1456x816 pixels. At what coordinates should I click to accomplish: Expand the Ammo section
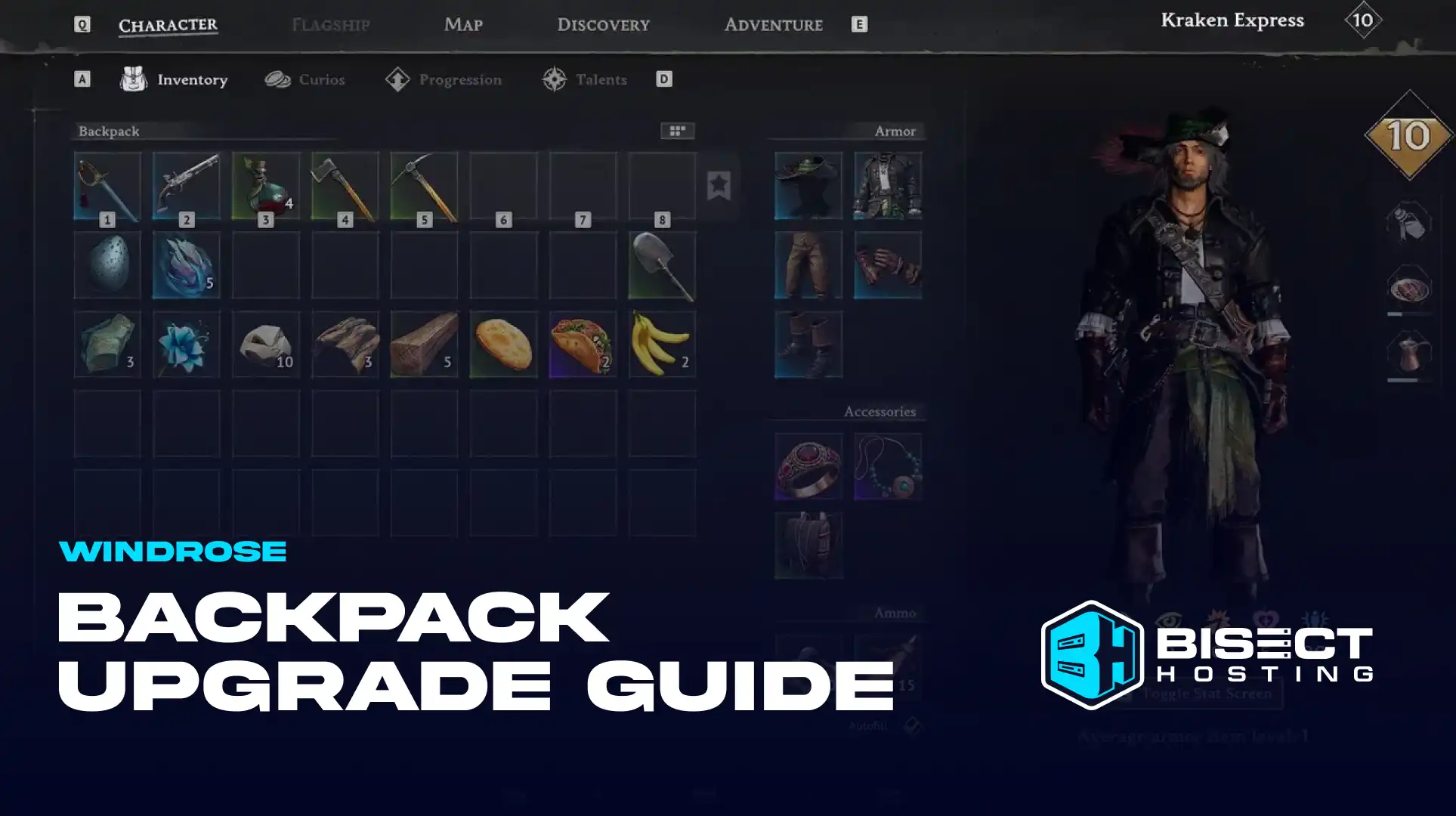[896, 613]
